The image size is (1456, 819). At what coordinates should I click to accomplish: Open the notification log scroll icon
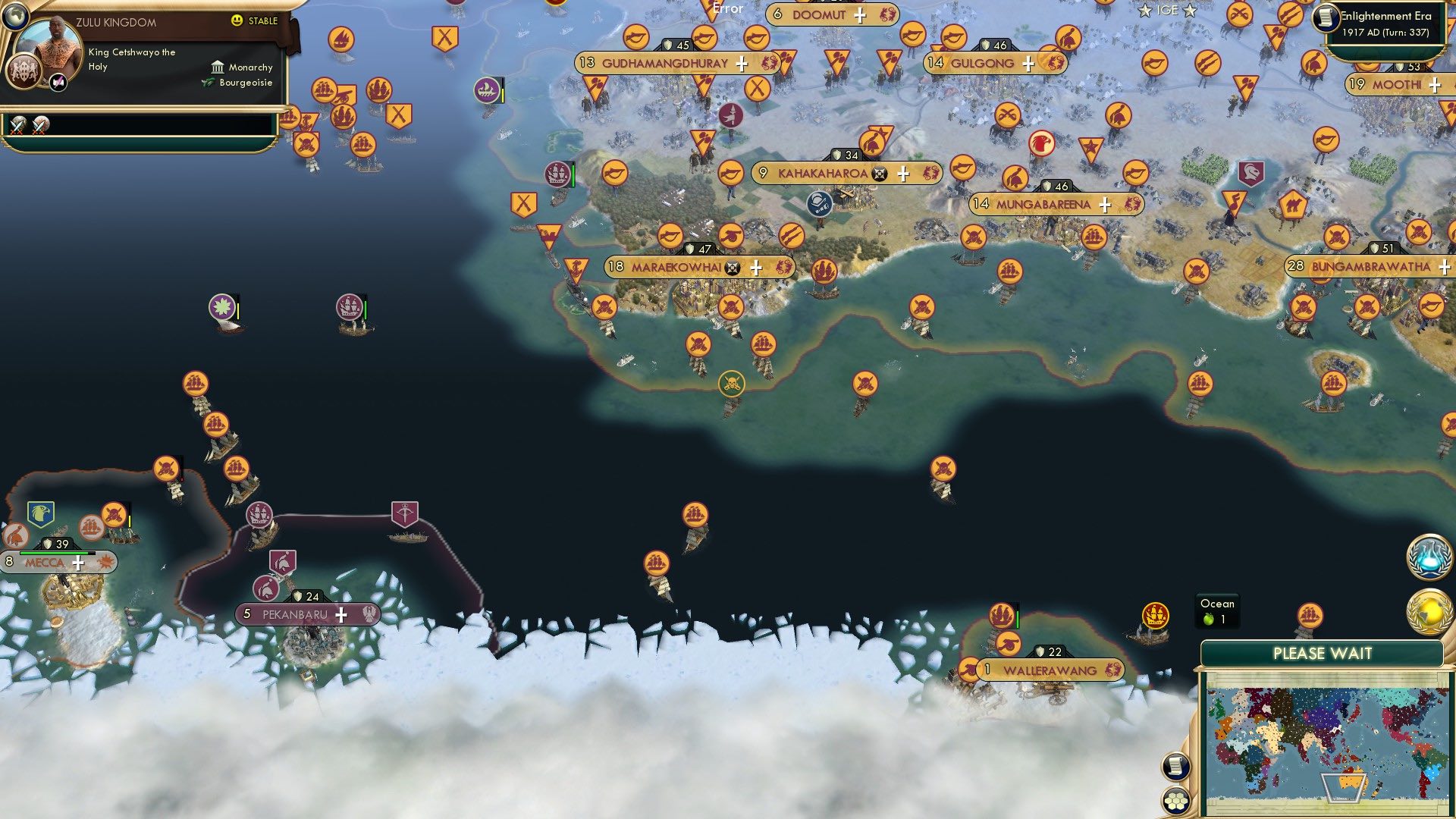[1175, 767]
